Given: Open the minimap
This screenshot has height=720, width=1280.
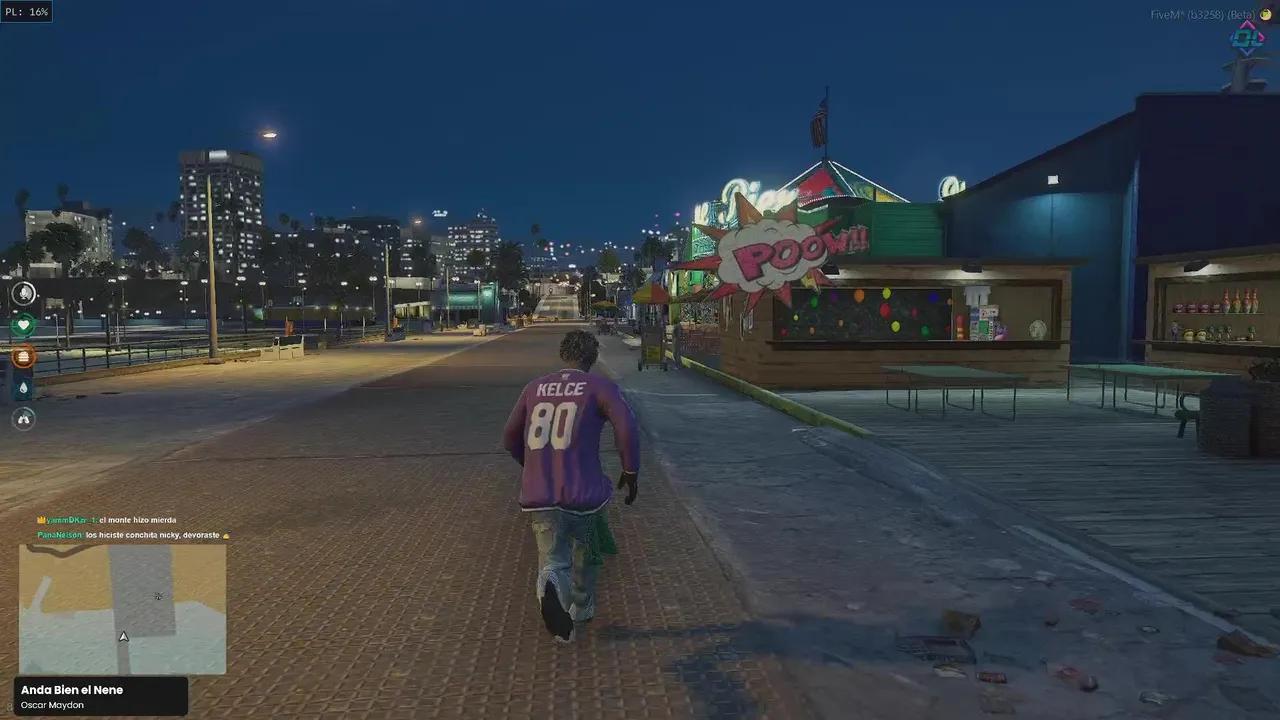Looking at the screenshot, I should click(x=122, y=608).
